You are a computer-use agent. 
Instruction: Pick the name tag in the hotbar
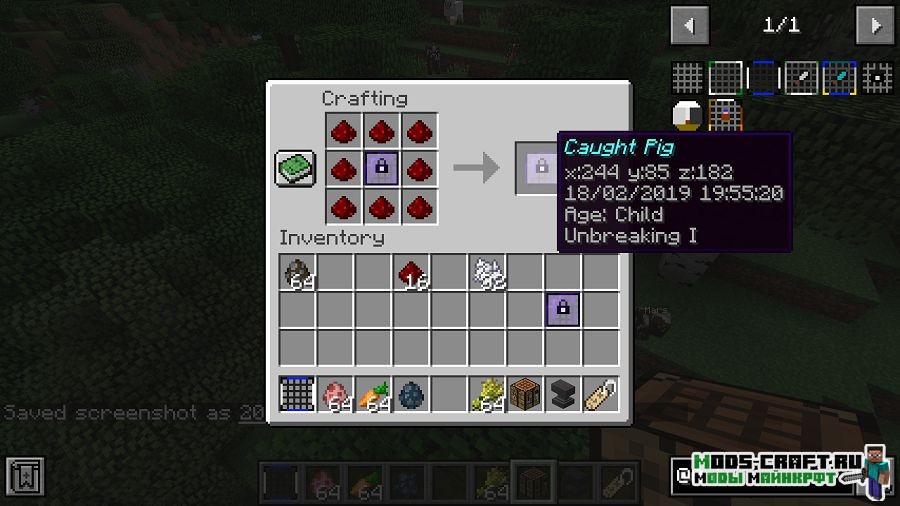[x=600, y=394]
